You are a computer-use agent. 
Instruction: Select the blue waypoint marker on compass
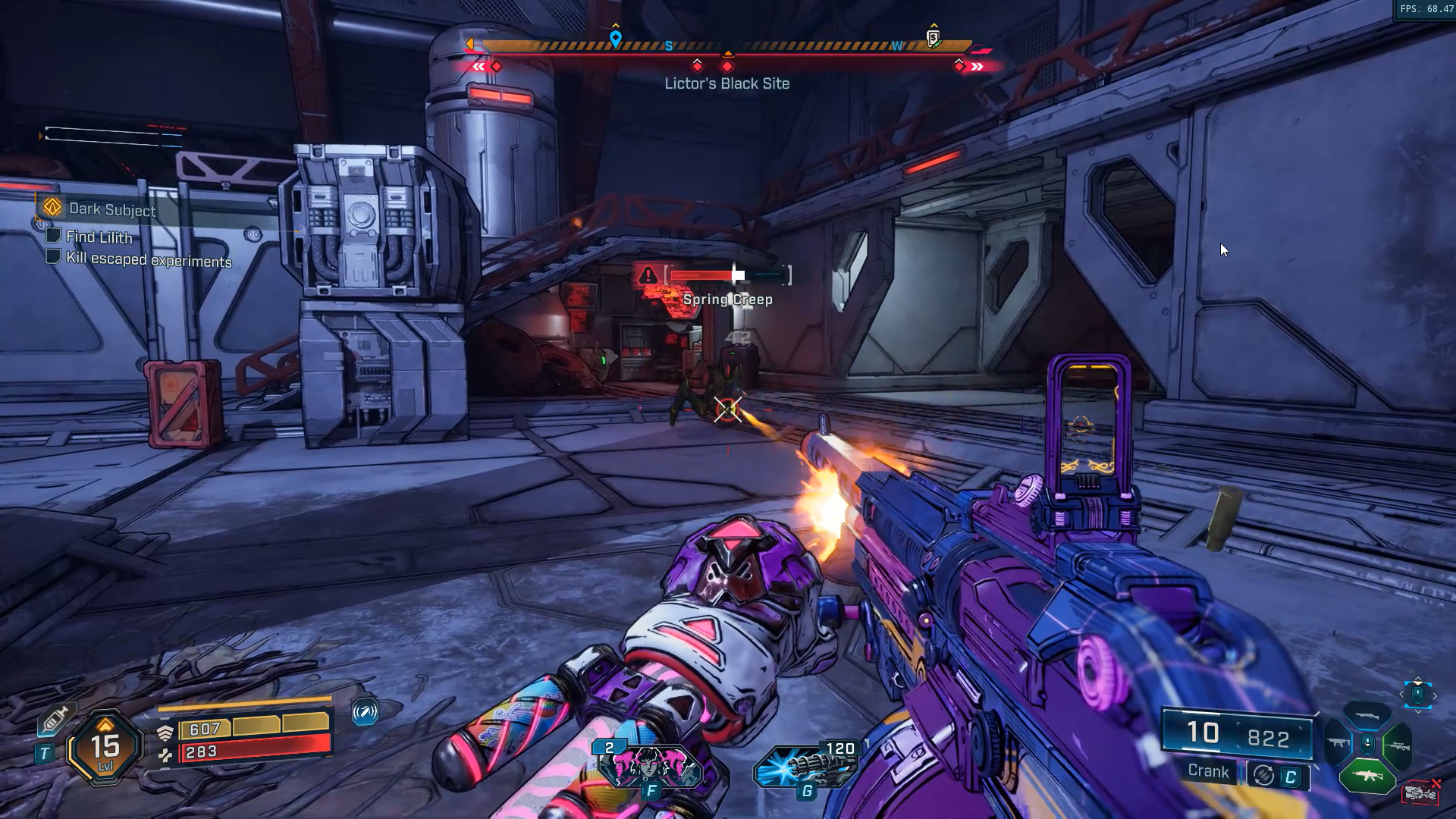(616, 38)
